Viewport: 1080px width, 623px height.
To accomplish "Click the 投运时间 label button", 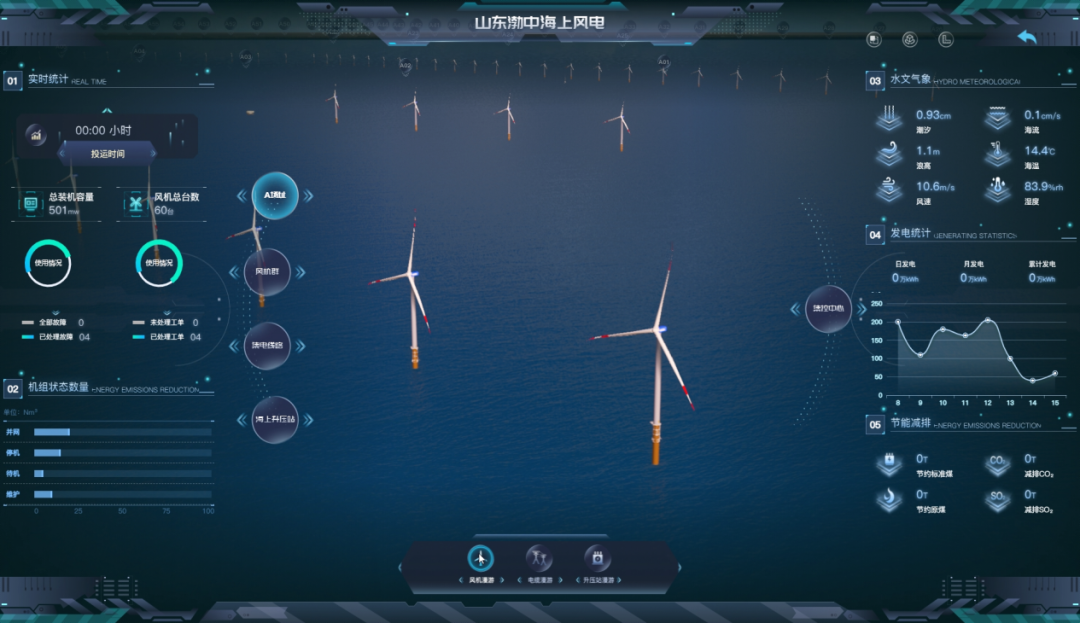I will tap(108, 154).
